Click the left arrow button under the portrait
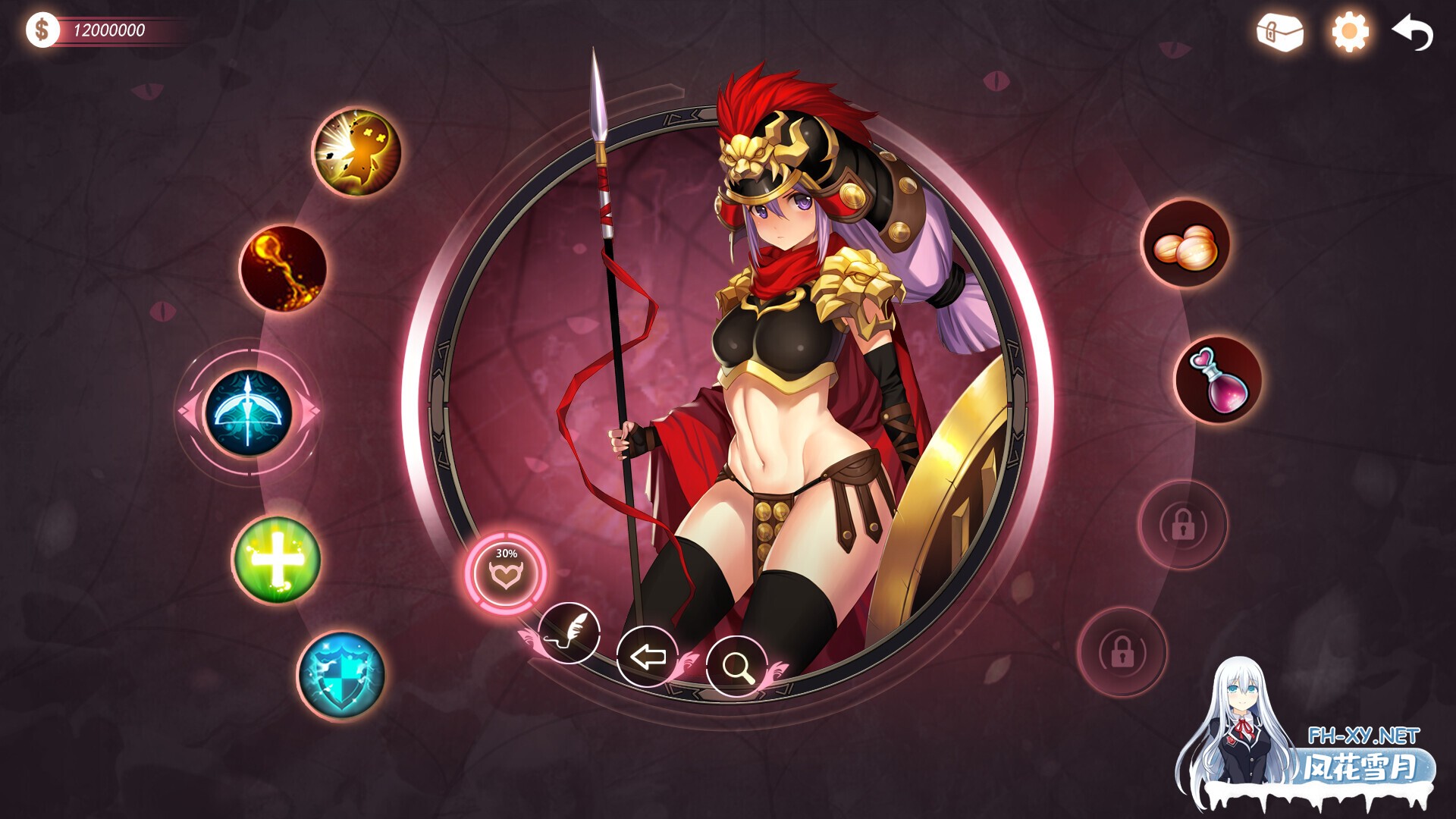 647,656
